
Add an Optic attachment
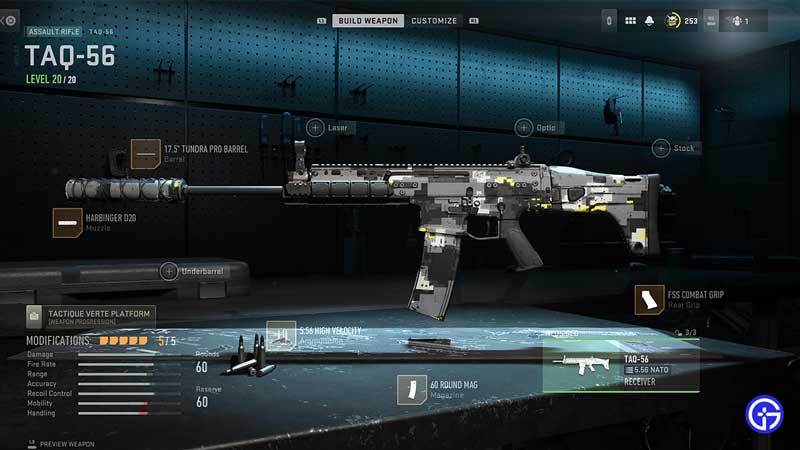click(524, 127)
